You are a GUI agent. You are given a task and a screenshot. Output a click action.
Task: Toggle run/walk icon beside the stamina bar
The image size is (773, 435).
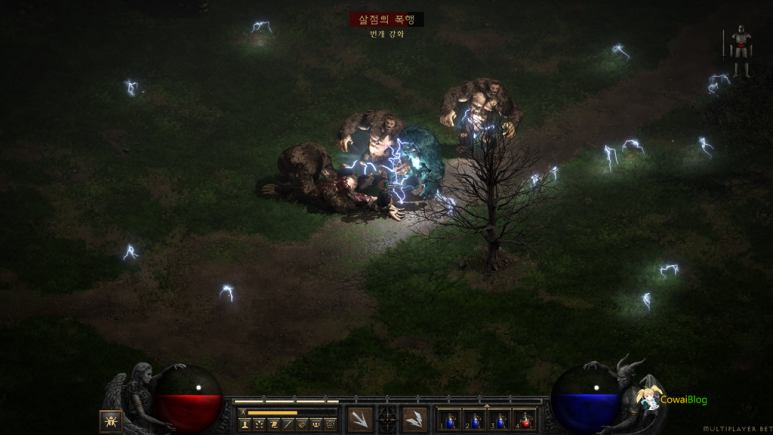[x=243, y=412]
